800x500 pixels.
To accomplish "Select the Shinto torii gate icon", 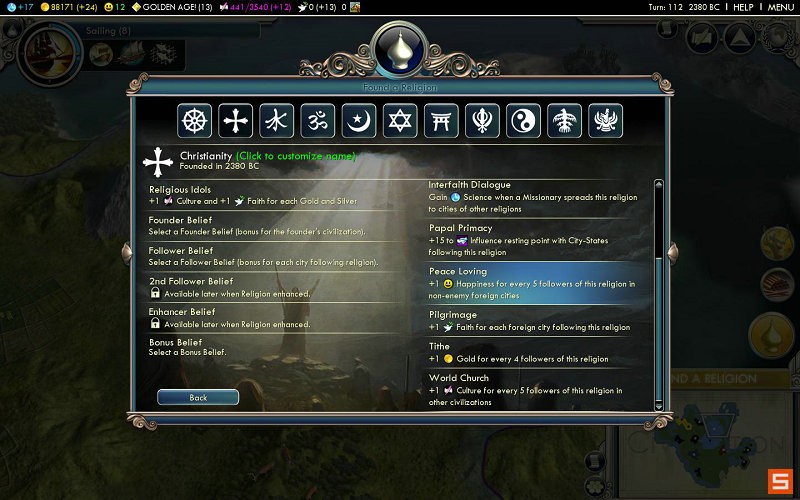I will click(x=441, y=121).
